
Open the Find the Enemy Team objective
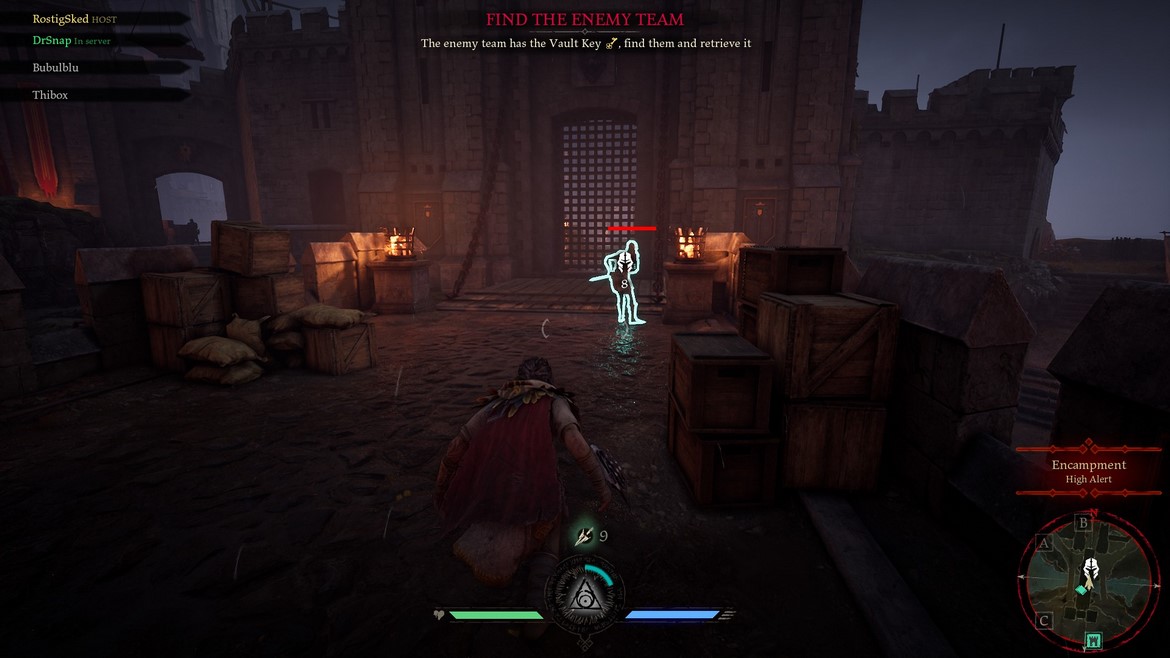click(584, 20)
